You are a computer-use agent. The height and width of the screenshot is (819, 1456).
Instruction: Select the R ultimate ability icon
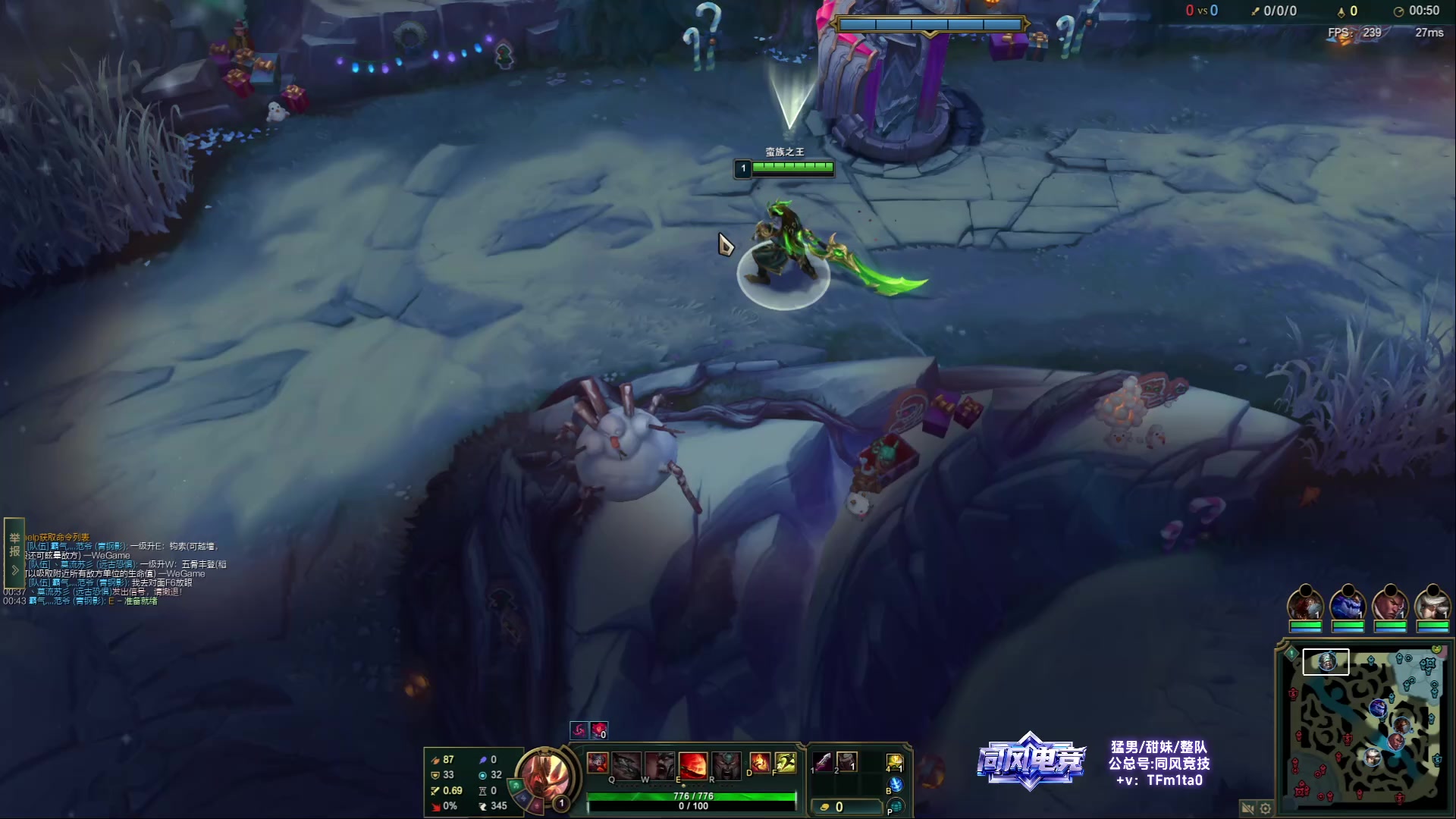pyautogui.click(x=726, y=764)
